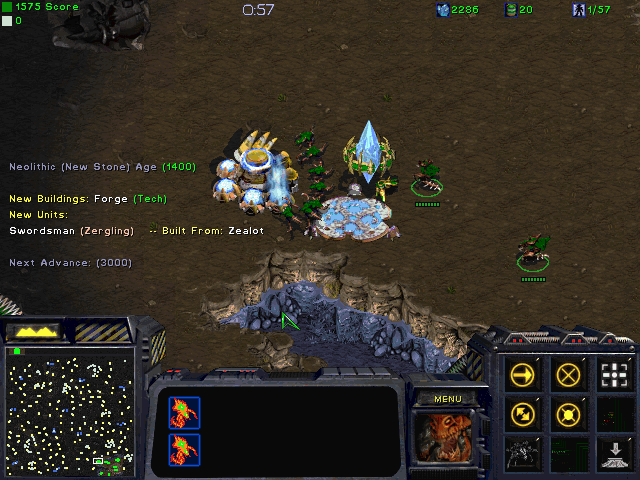
Task: Activate the Move command
Action: coord(522,374)
